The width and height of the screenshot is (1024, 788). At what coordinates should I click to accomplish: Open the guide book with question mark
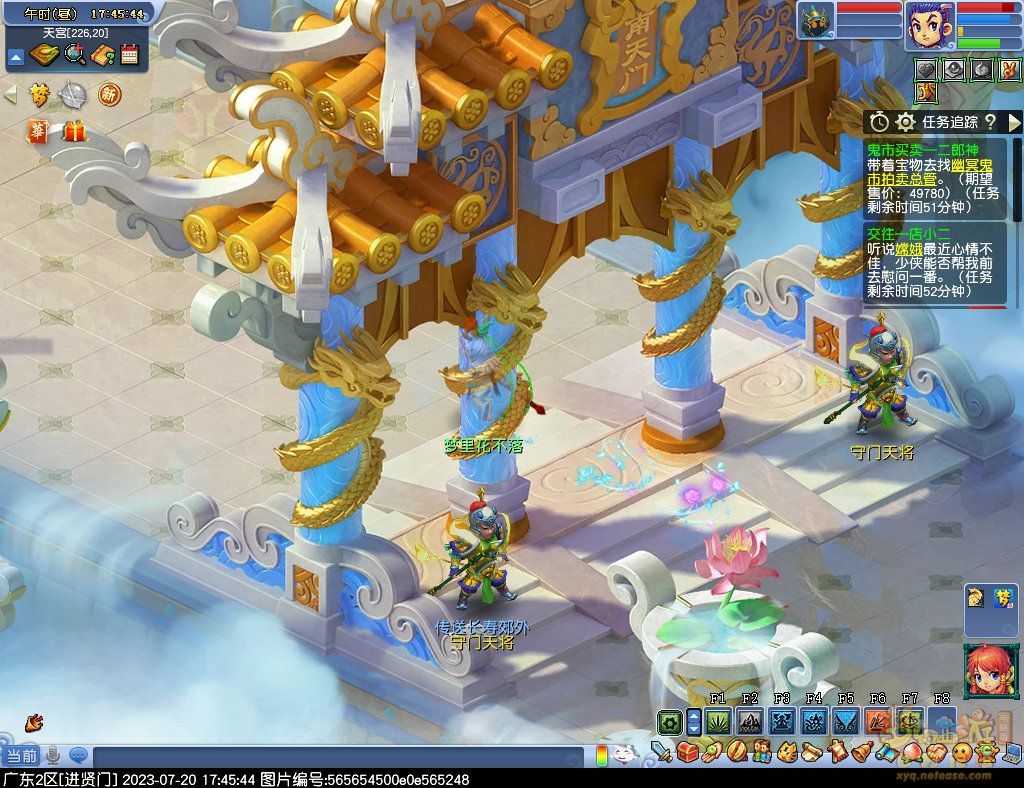(x=102, y=55)
